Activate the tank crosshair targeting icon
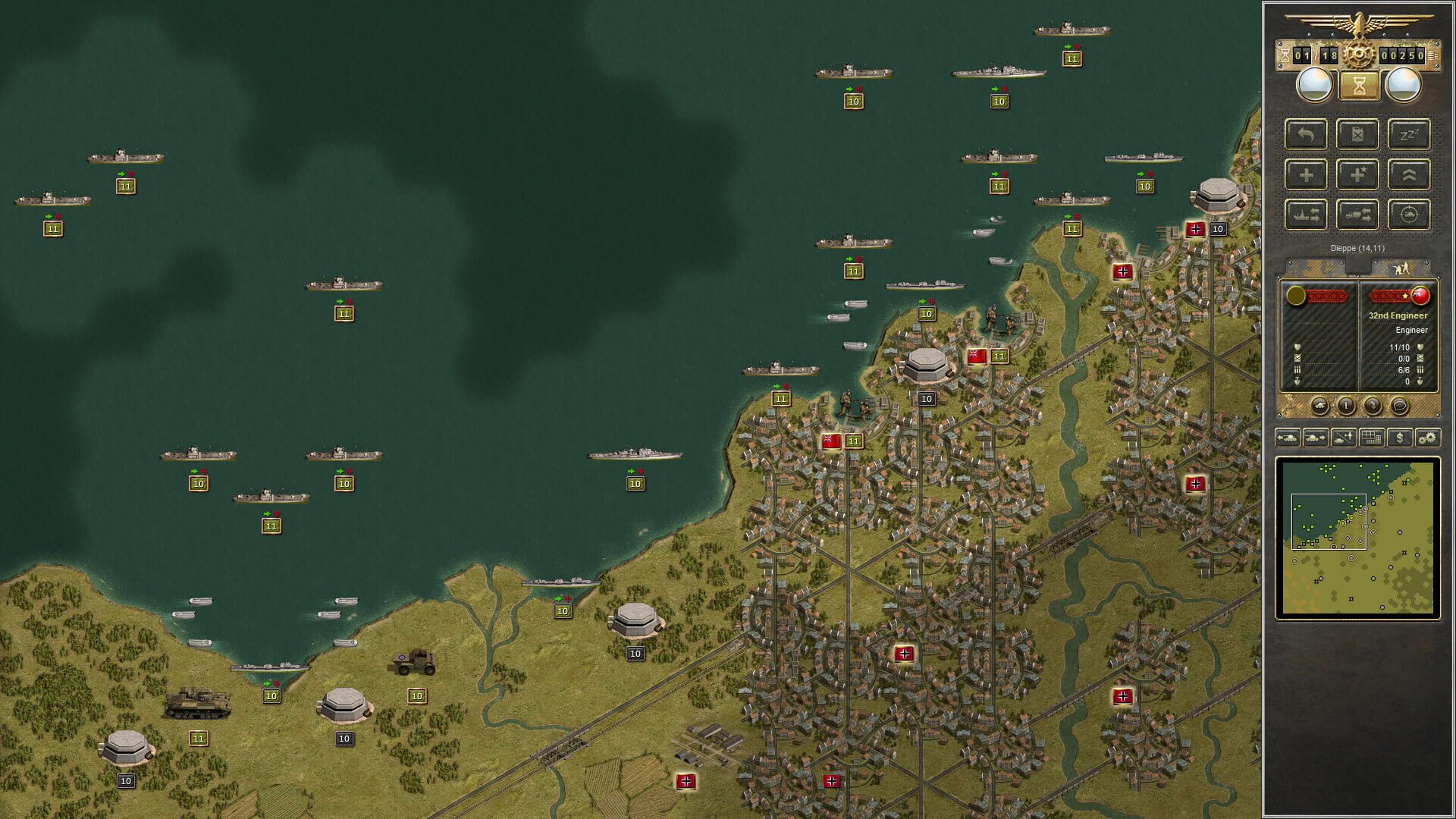This screenshot has height=819, width=1456. tap(1408, 215)
